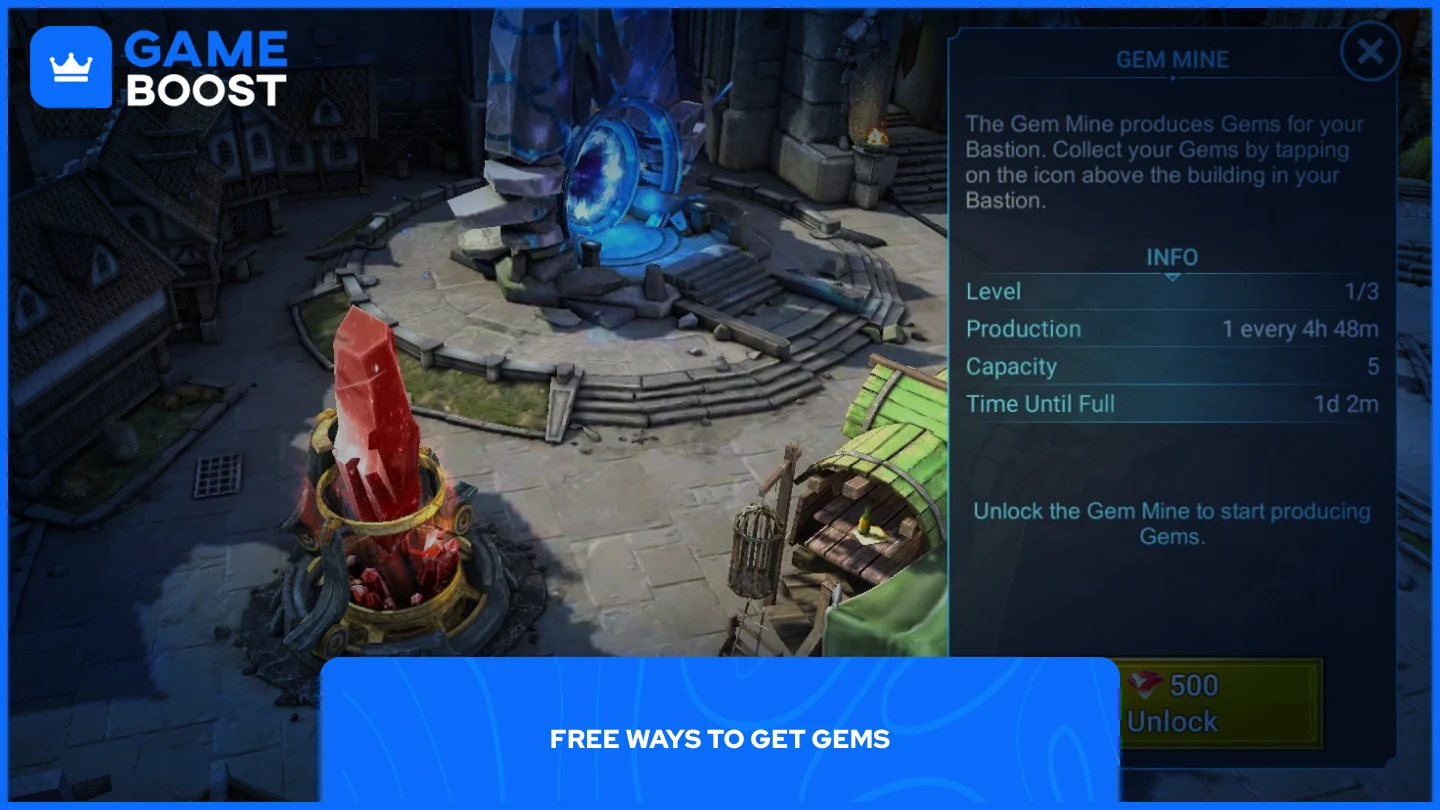The height and width of the screenshot is (810, 1440).
Task: Open the INFO header of the panel
Action: click(x=1172, y=257)
